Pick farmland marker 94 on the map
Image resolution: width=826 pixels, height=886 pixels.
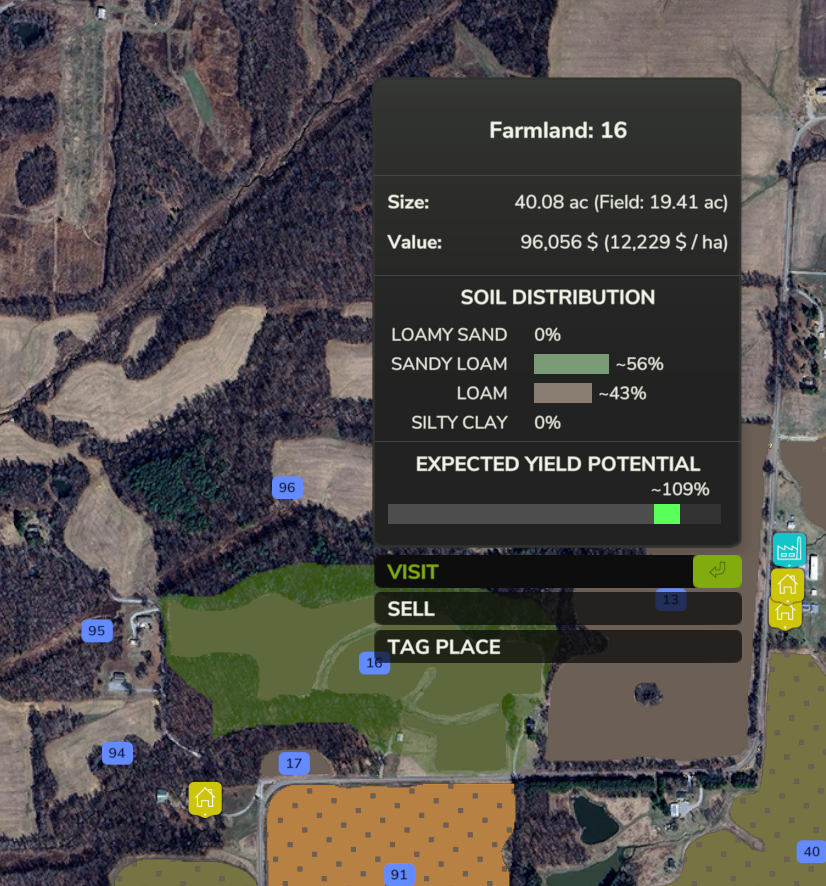pos(117,753)
